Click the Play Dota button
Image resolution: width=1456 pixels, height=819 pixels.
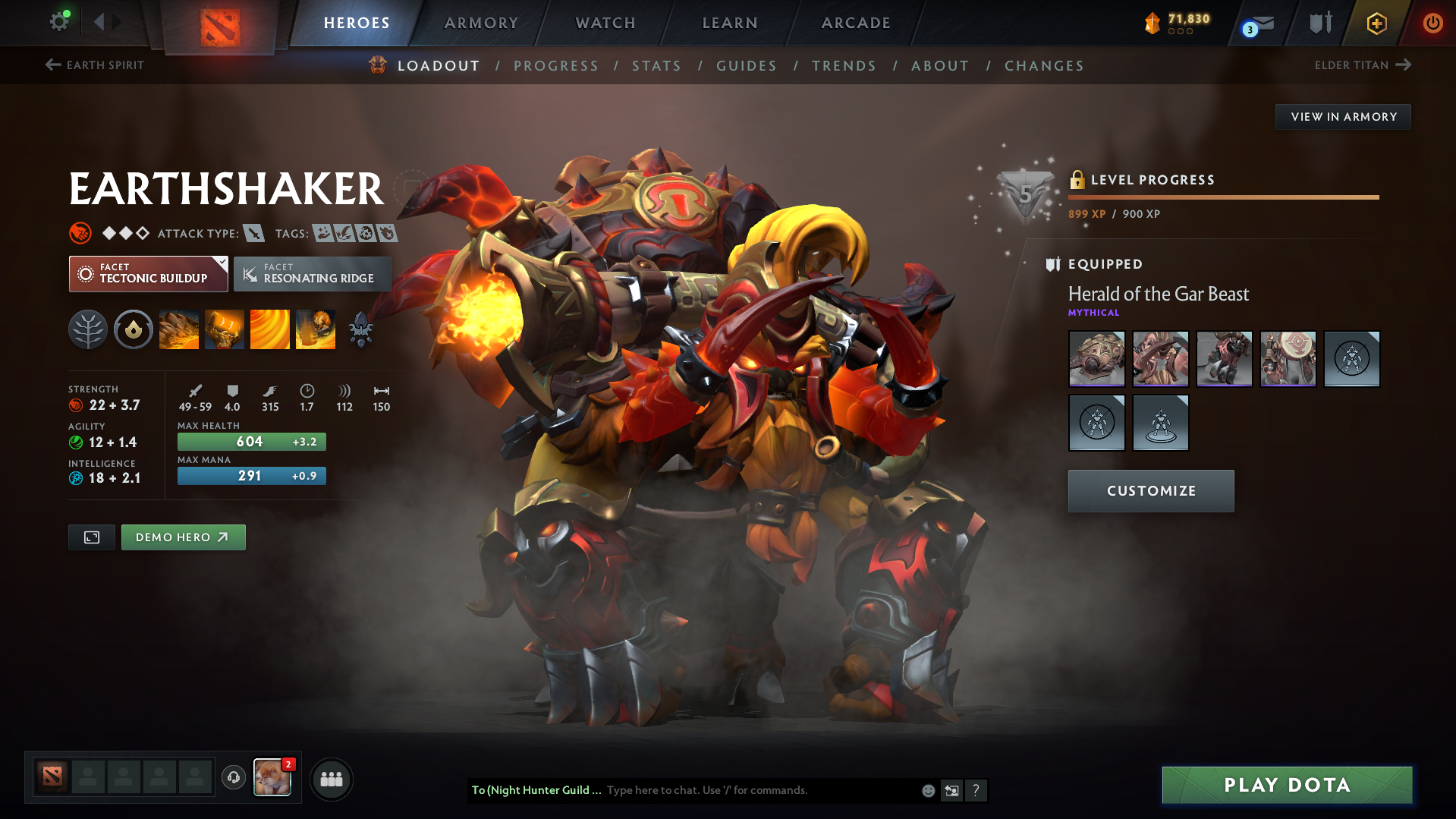[1287, 785]
